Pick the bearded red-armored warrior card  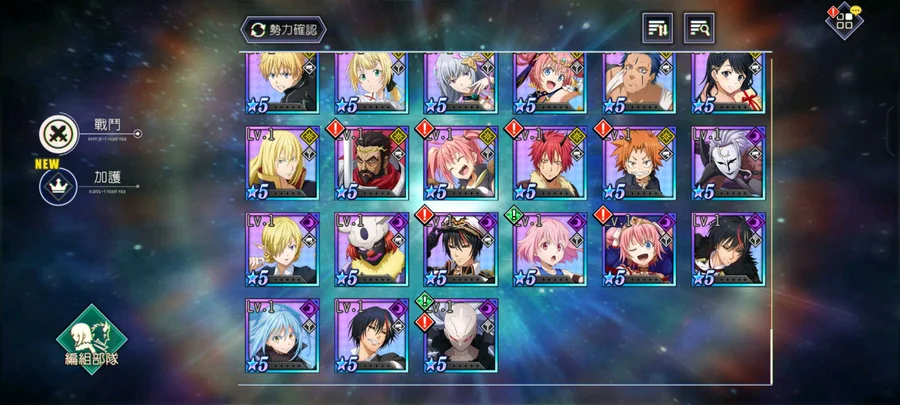pos(371,163)
